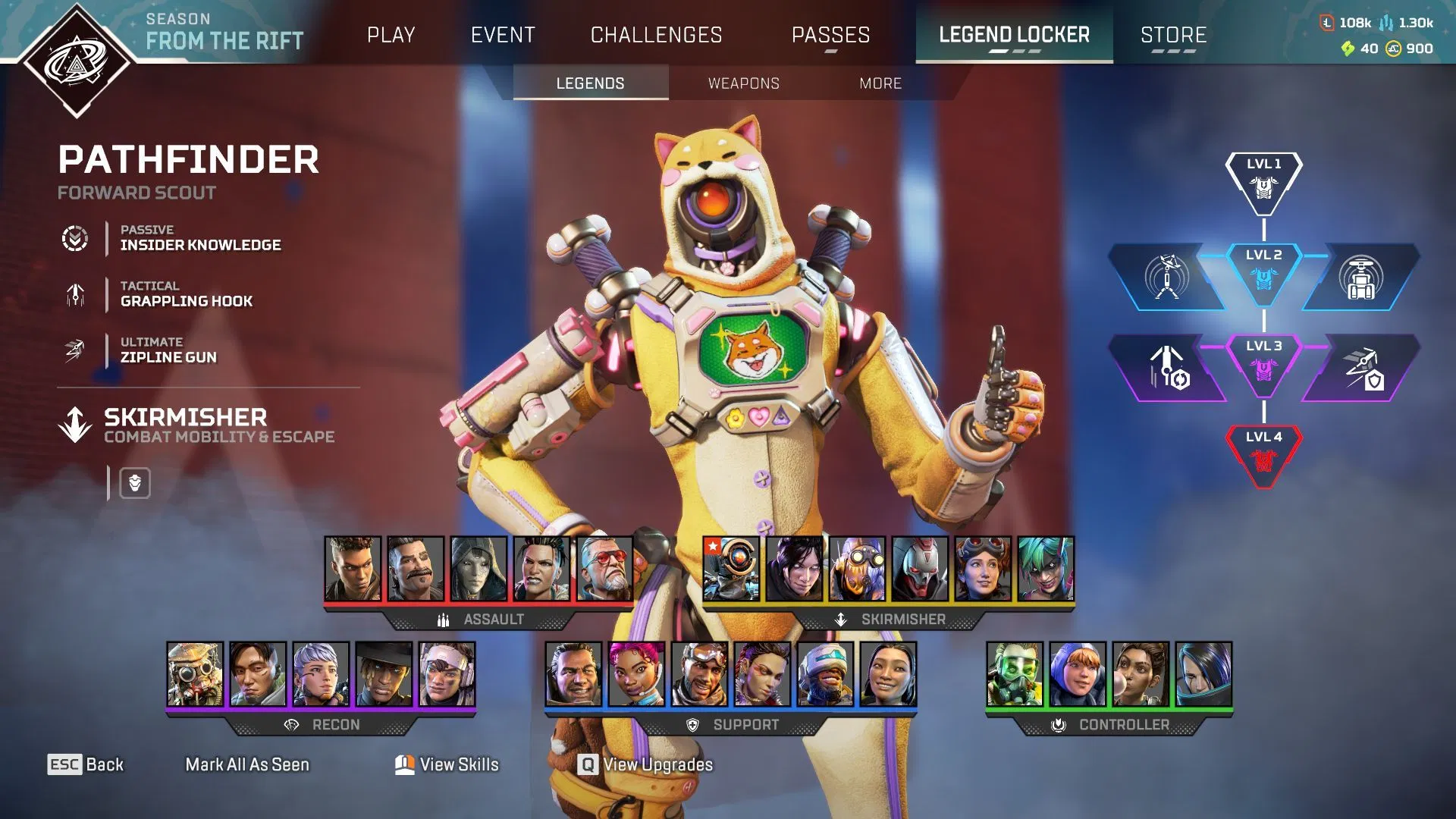
Task: Open the STORE menu
Action: [1172, 35]
